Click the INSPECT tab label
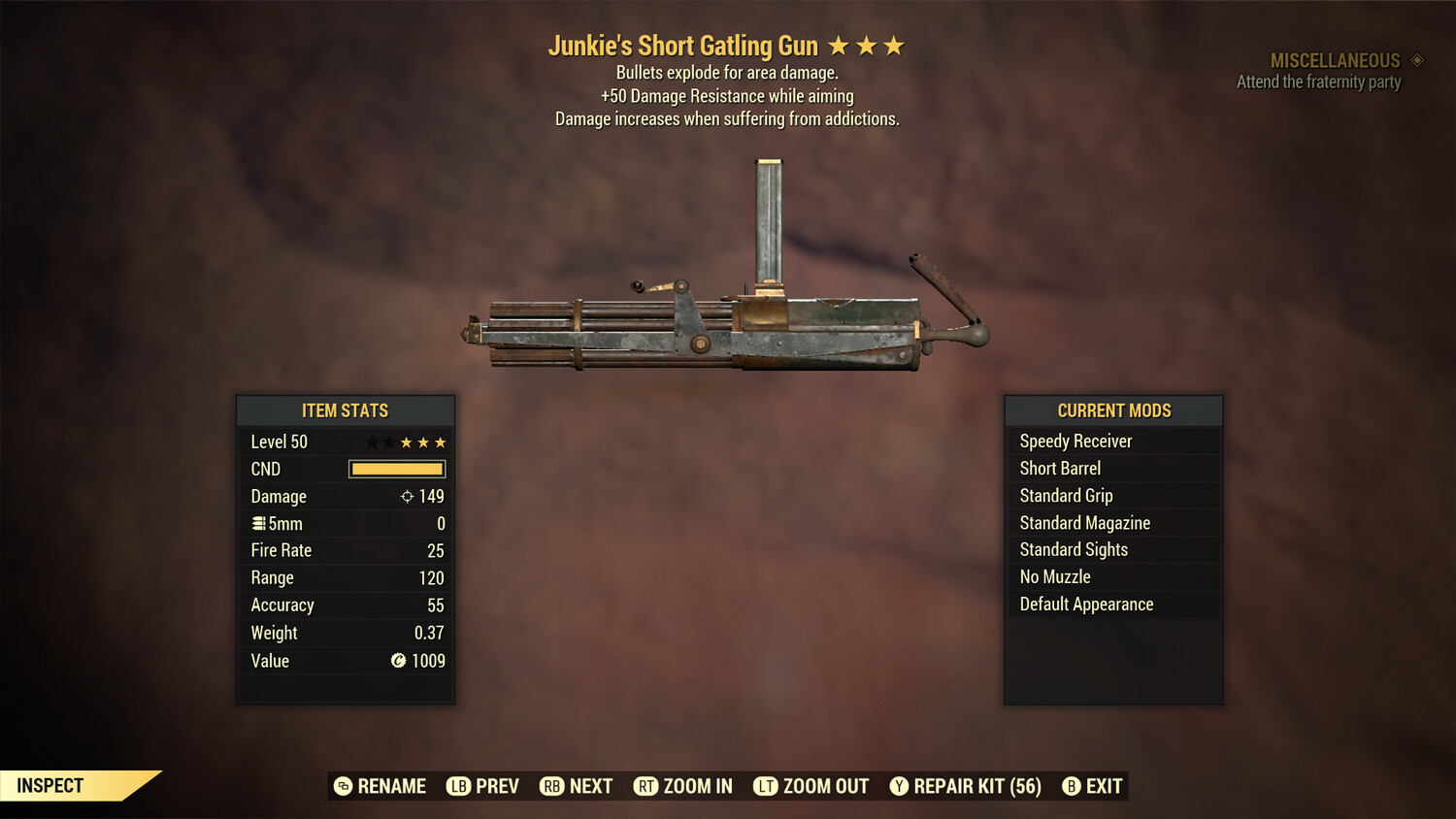 (50, 785)
